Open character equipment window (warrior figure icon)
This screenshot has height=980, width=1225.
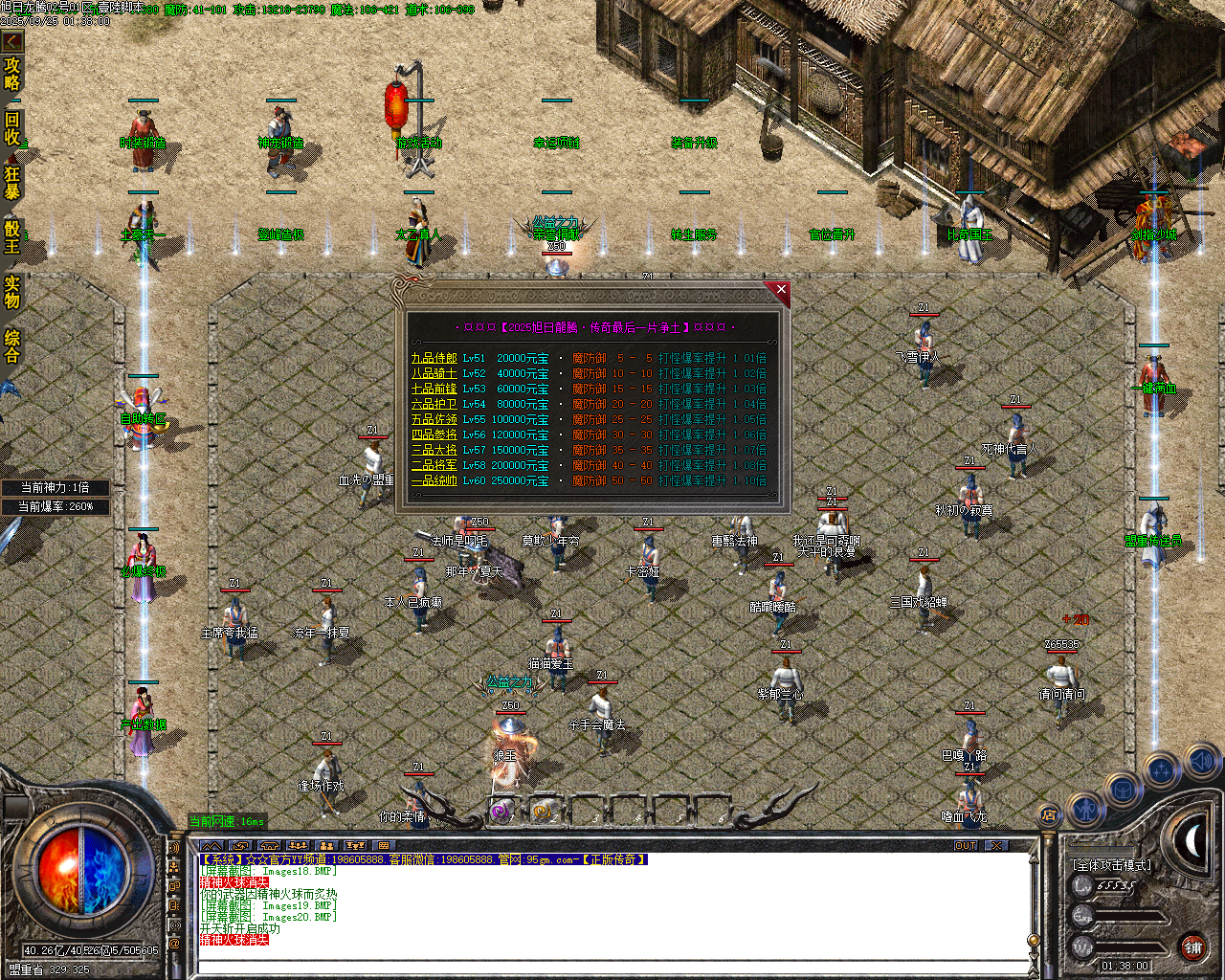click(1083, 810)
